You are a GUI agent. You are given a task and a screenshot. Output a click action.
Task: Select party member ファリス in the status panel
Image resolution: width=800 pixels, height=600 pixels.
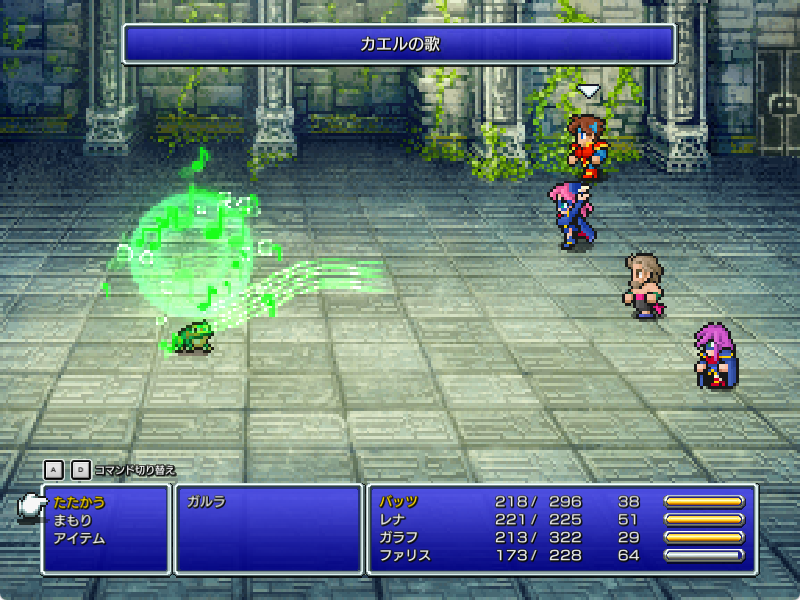(405, 556)
